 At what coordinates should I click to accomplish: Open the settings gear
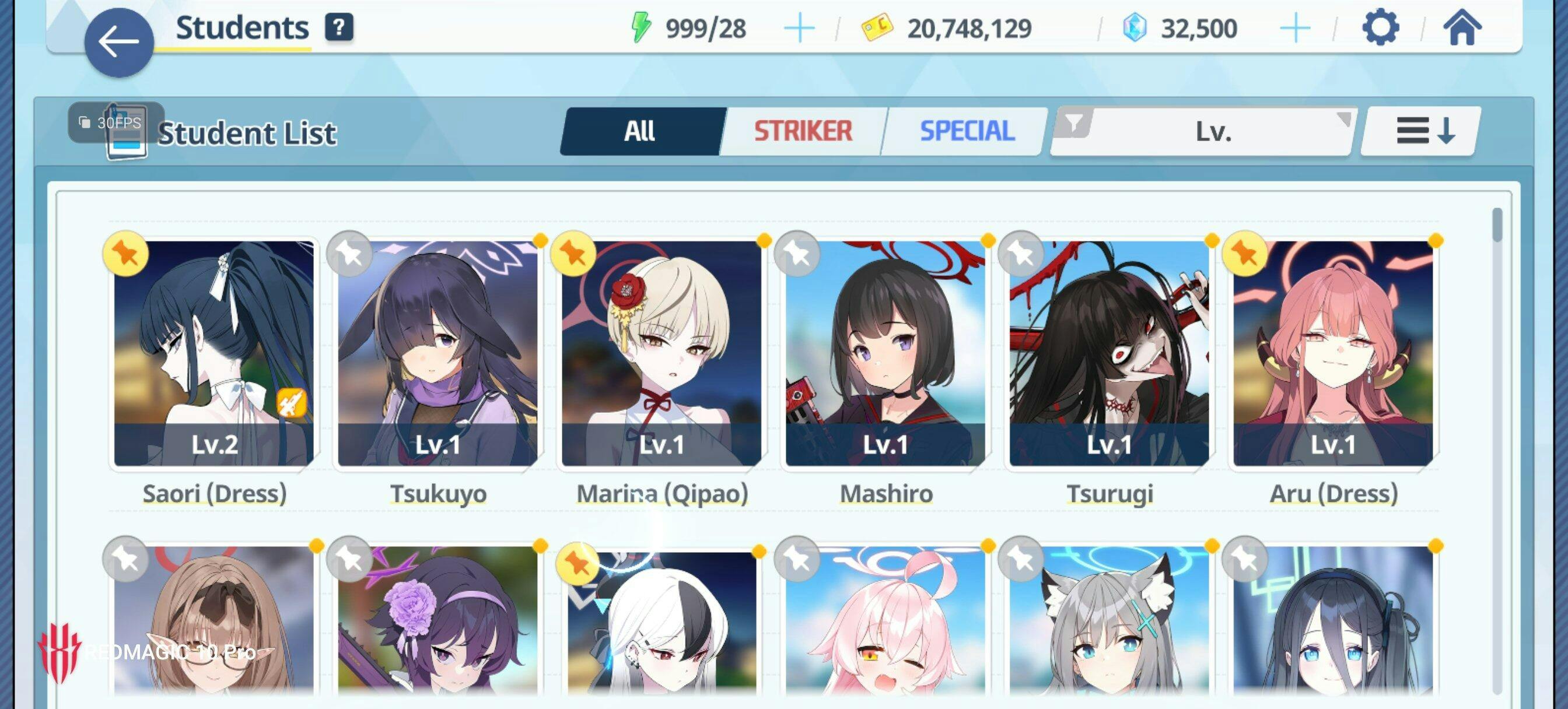tap(1380, 27)
